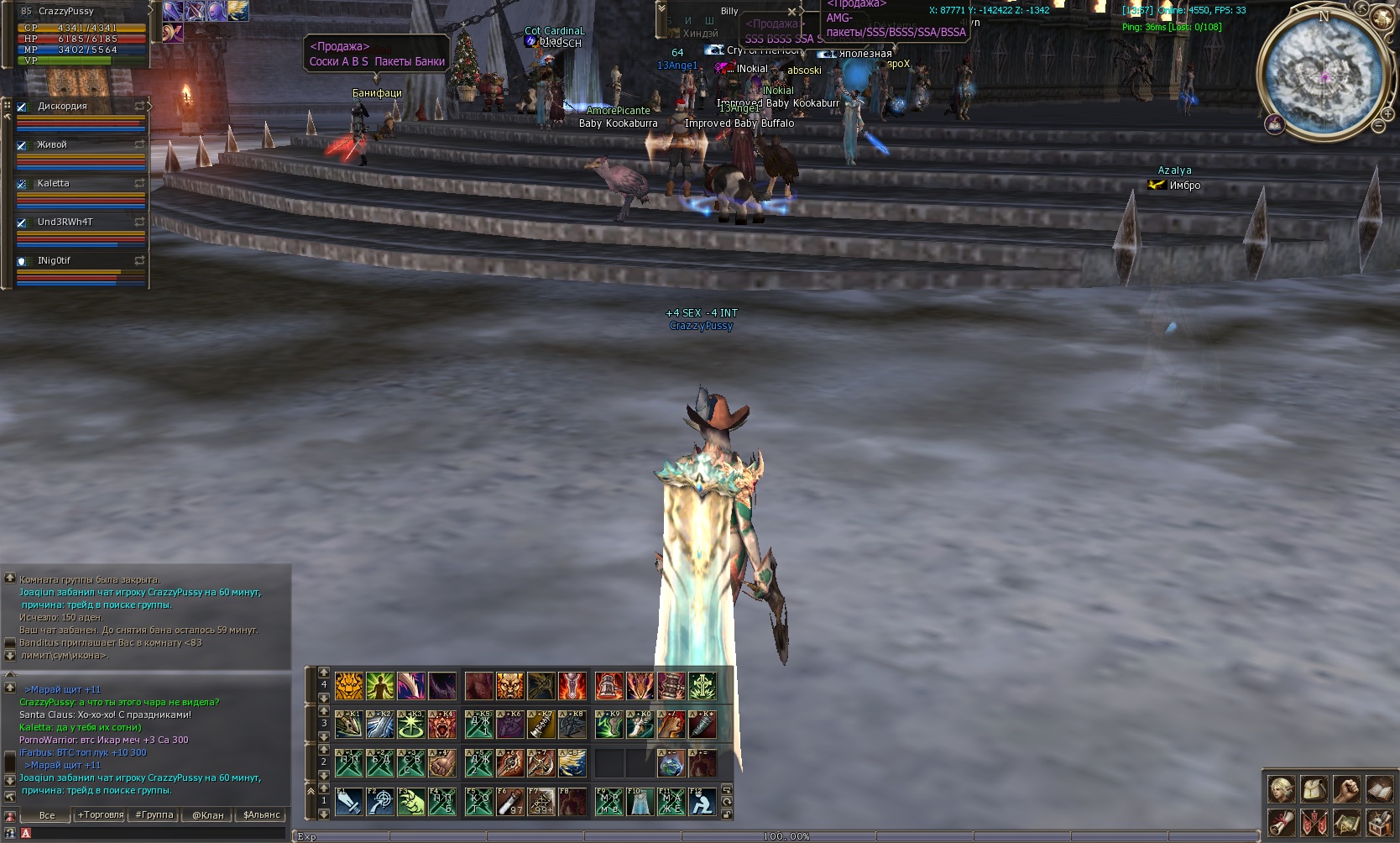Open the actions fist menu icon
The width and height of the screenshot is (1400, 843).
tap(1347, 789)
